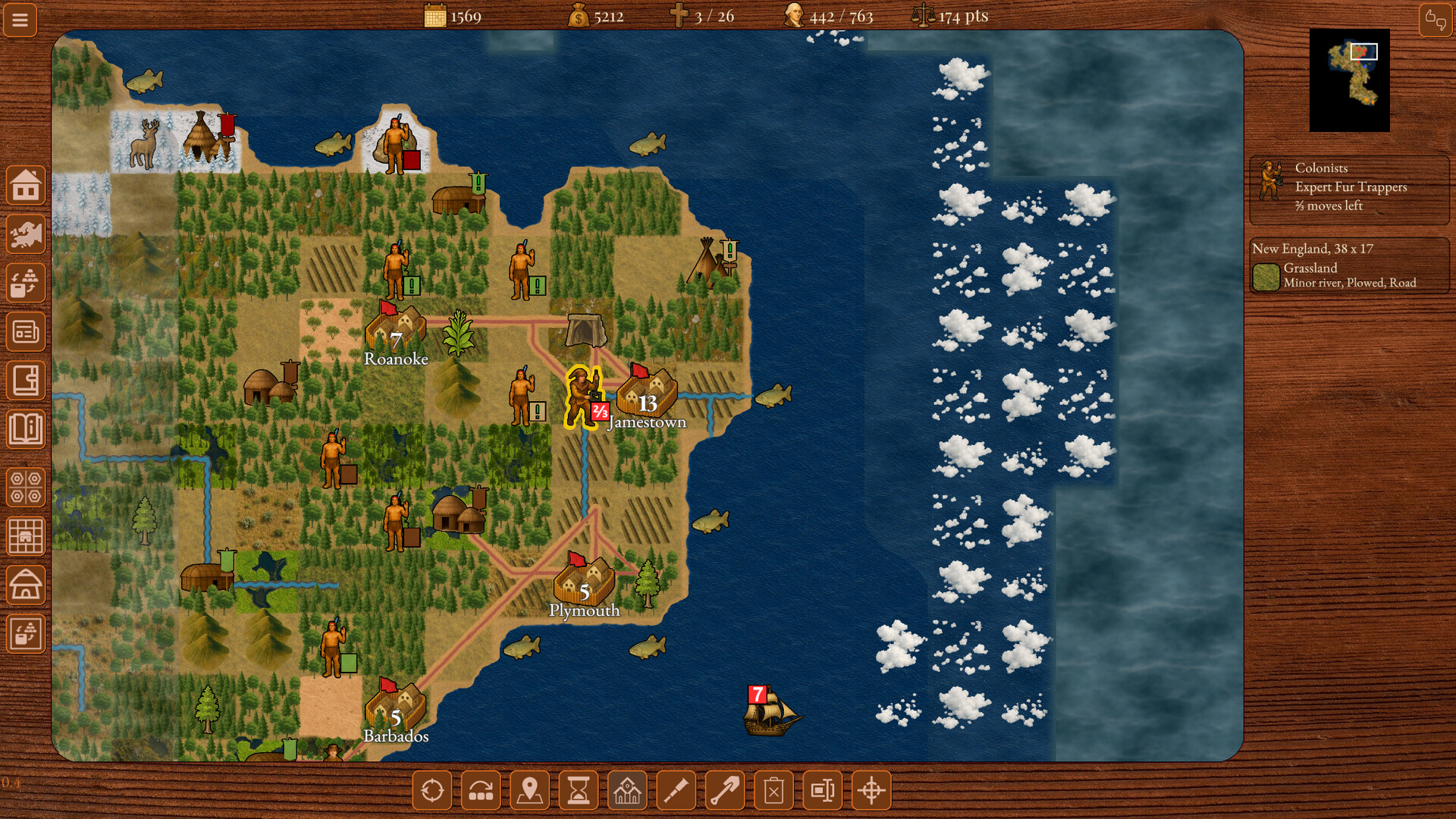Open the native settlements hut icon

tap(27, 585)
